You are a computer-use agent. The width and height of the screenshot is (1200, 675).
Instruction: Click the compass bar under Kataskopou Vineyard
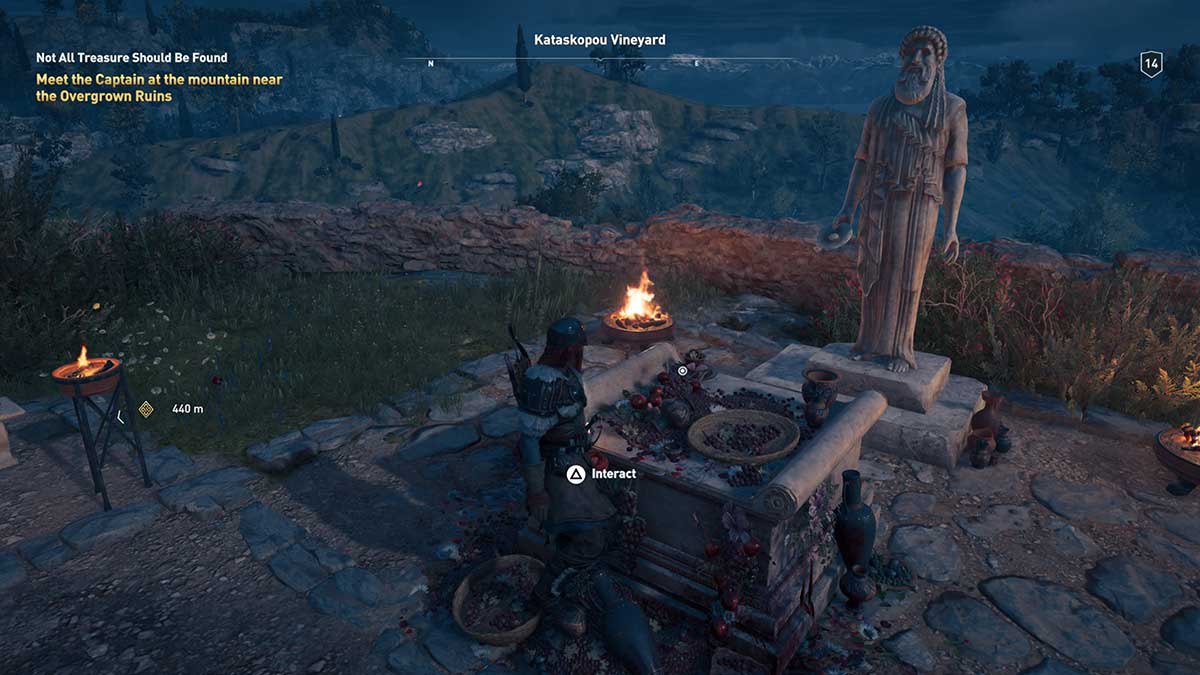tap(600, 60)
